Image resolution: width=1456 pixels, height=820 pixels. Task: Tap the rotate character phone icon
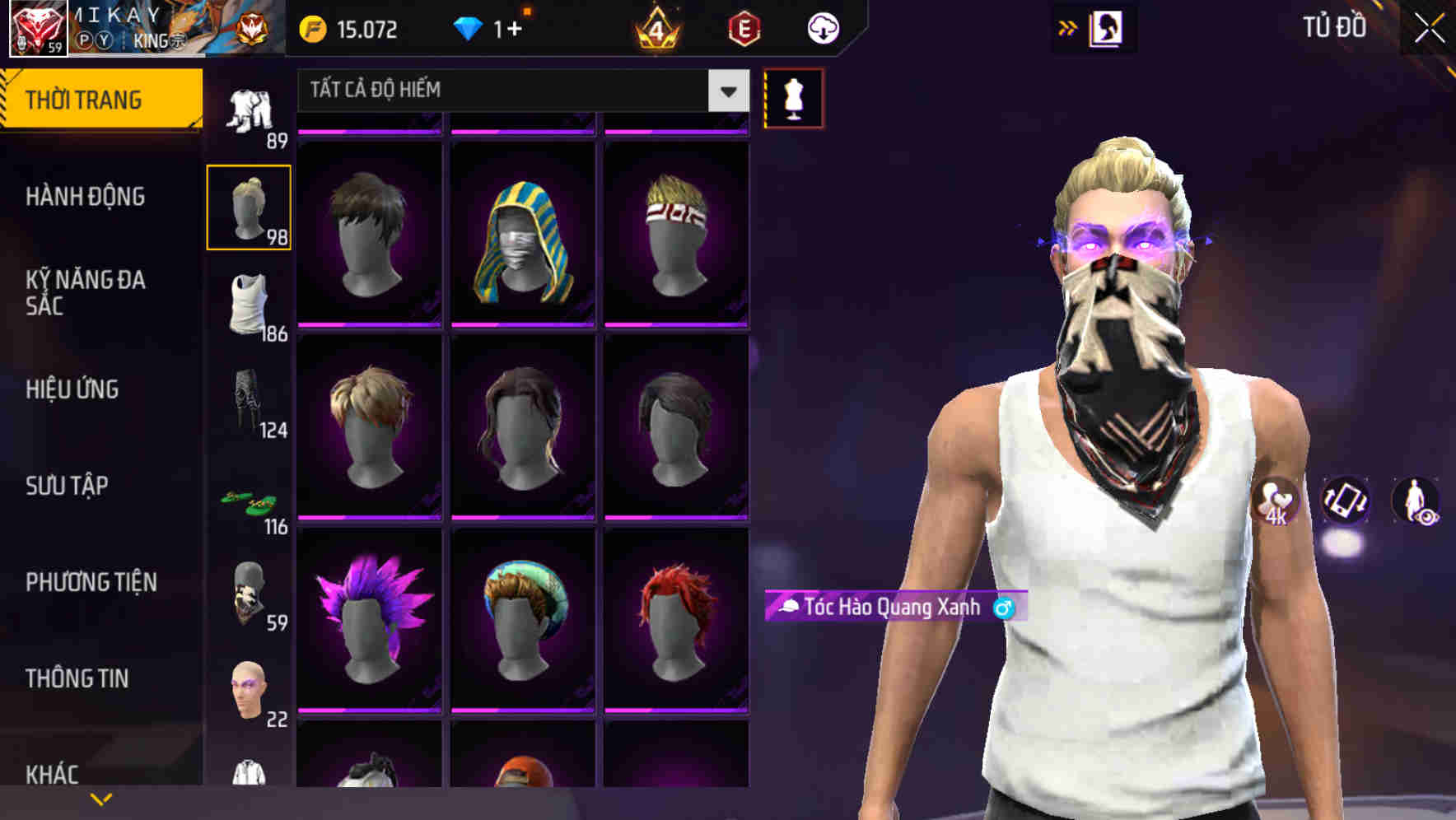coord(1346,503)
